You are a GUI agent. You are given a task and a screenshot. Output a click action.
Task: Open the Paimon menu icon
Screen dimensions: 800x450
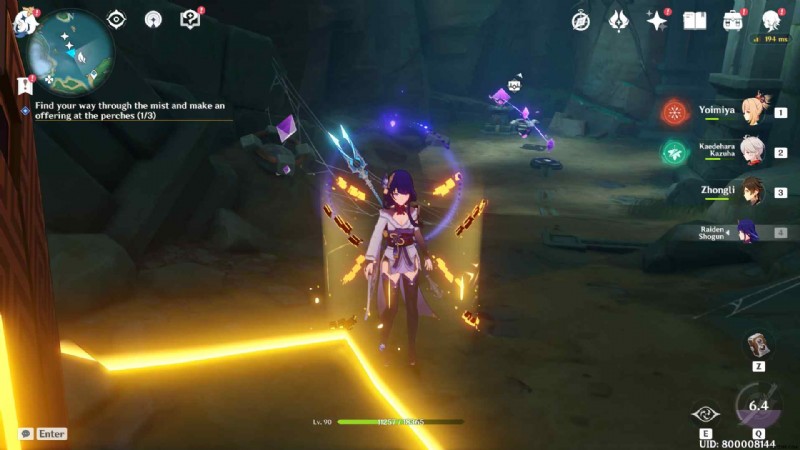(x=24, y=21)
